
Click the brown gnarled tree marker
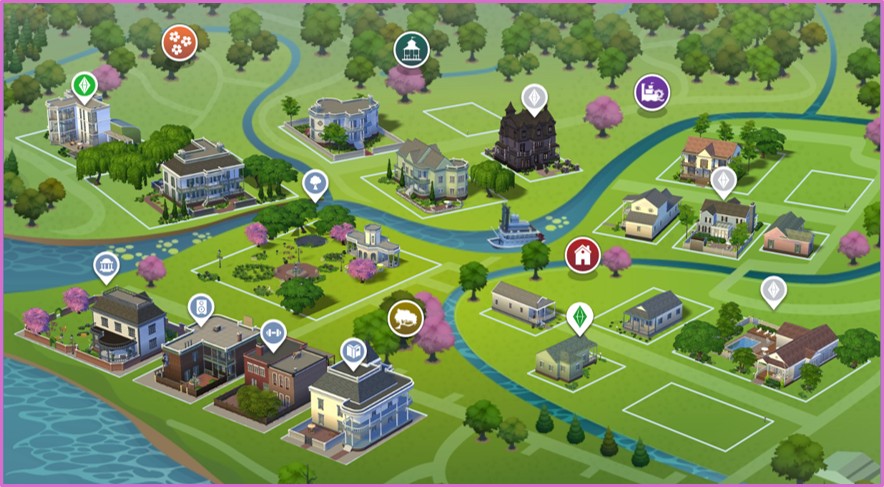pyautogui.click(x=405, y=318)
